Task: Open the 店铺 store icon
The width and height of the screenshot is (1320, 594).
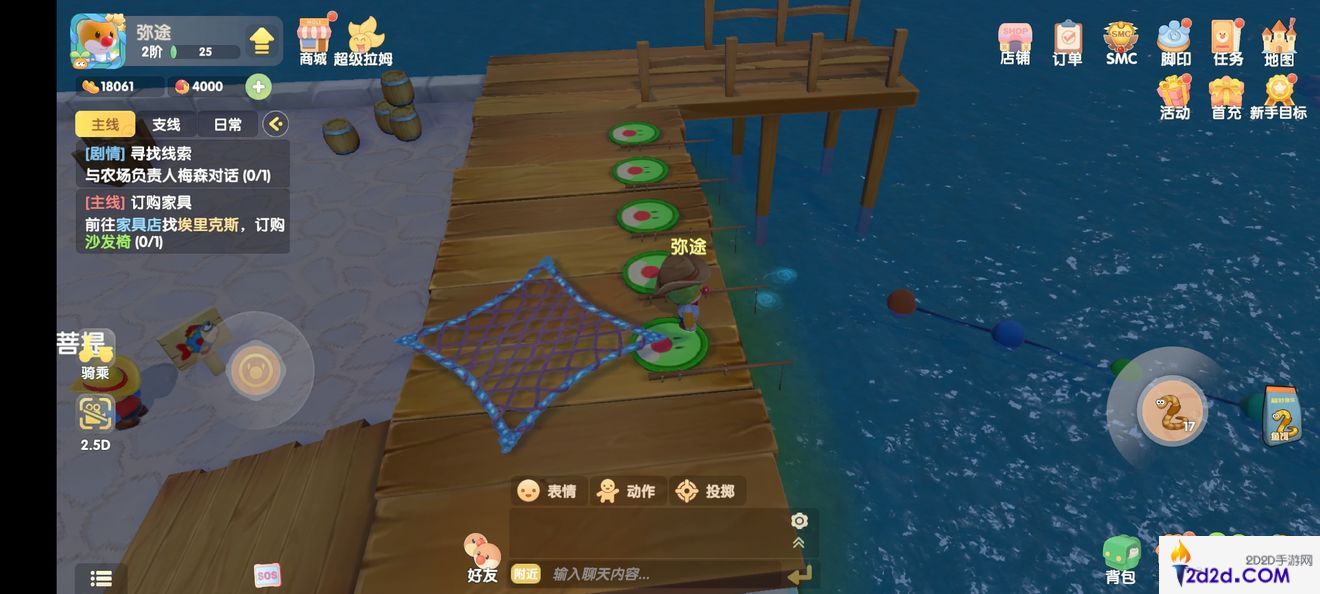Action: click(x=1015, y=43)
